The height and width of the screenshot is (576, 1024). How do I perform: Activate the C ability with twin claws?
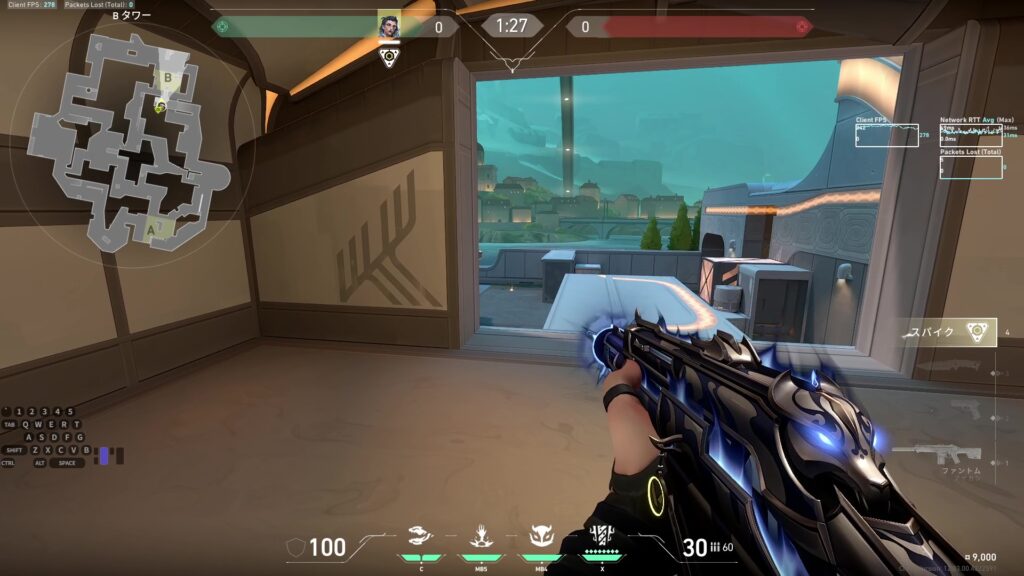tap(421, 537)
